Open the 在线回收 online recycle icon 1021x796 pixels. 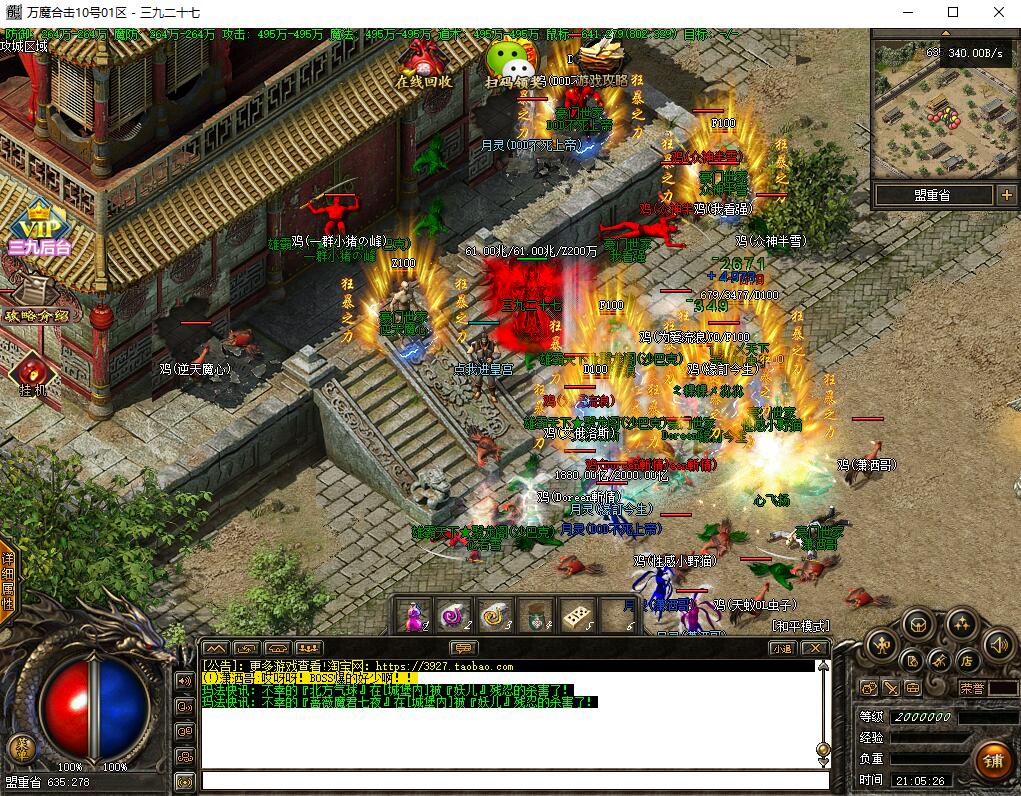pyautogui.click(x=424, y=64)
